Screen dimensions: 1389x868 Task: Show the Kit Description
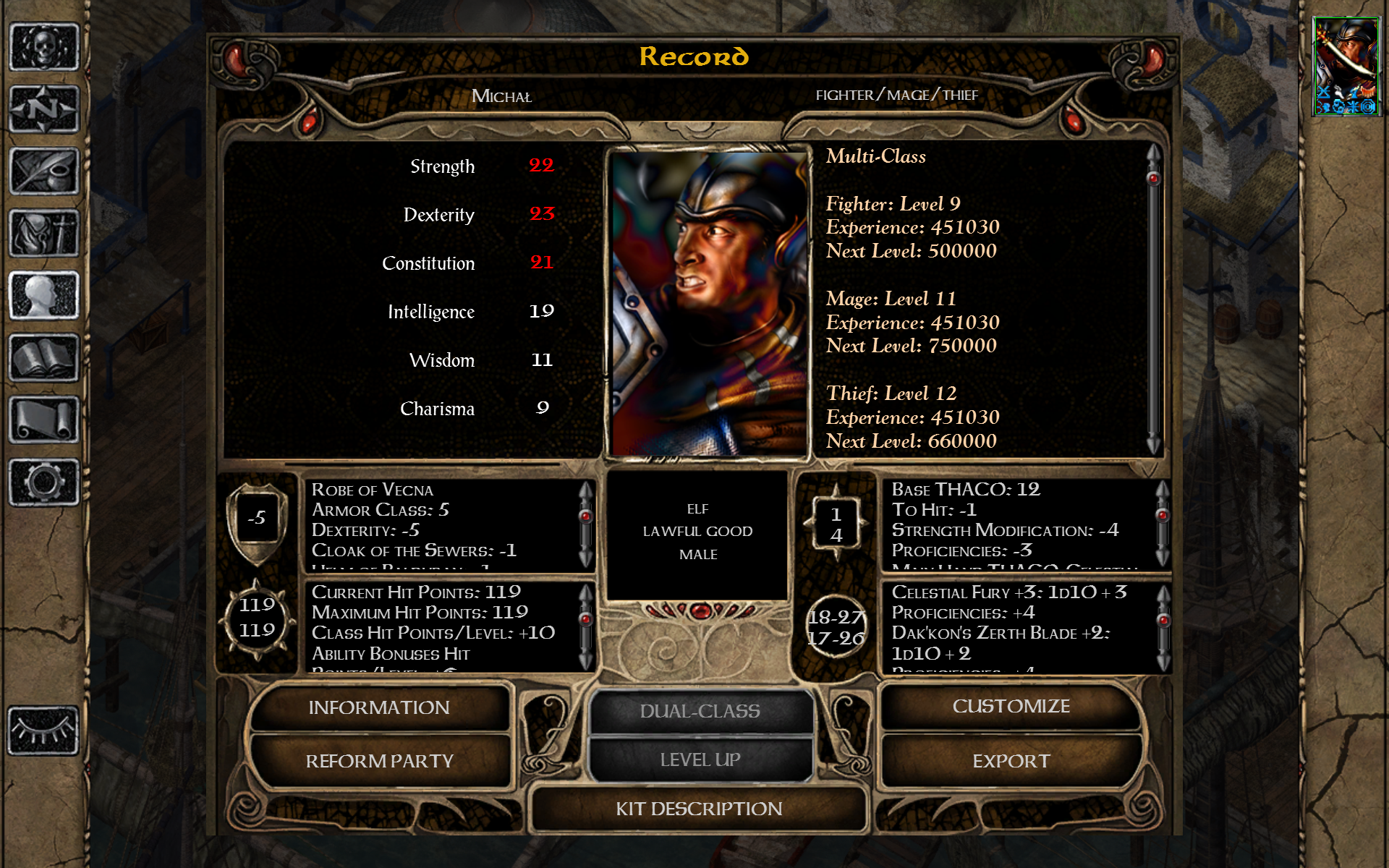tap(699, 809)
